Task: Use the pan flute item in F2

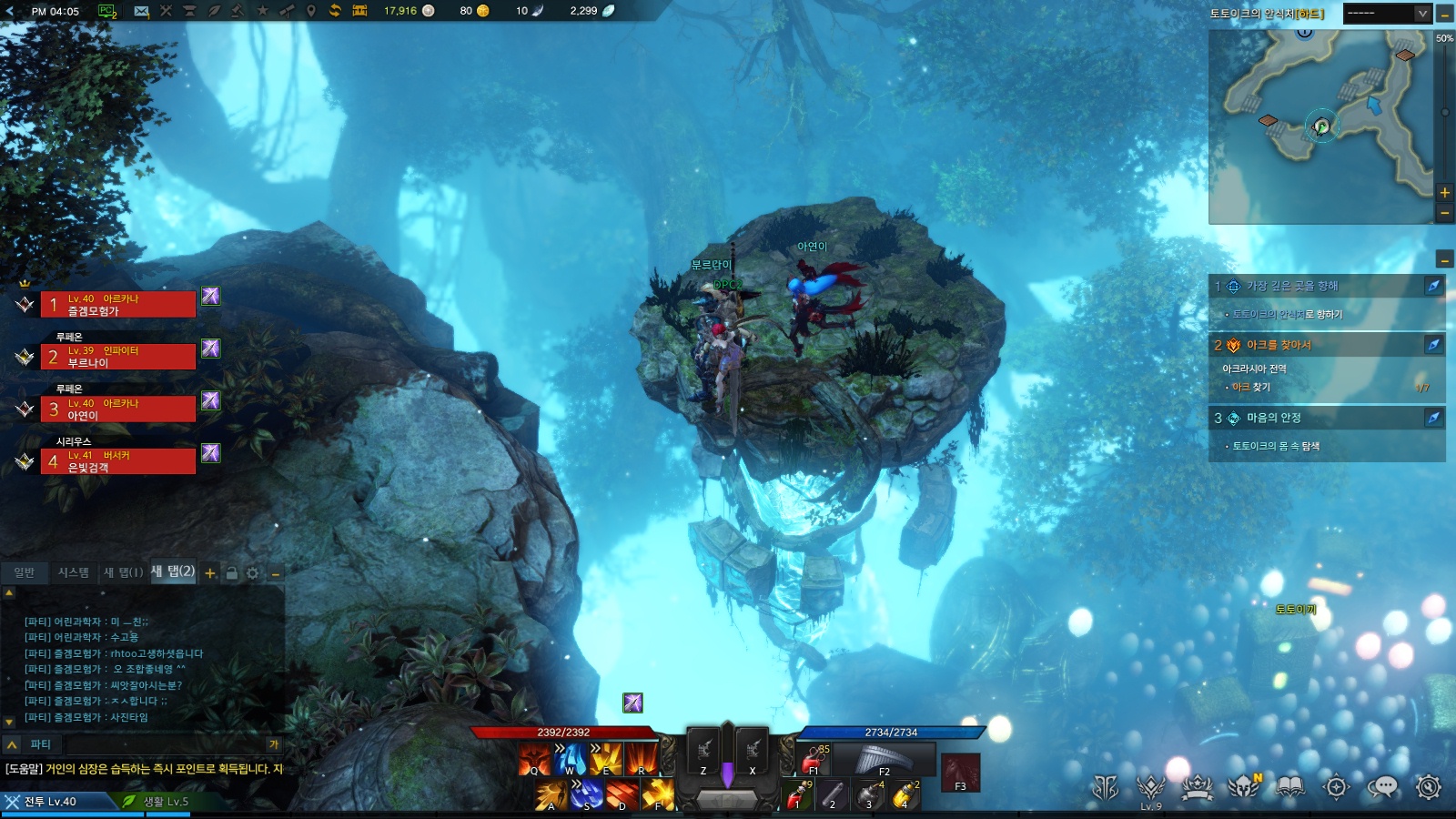Action: 883,759
